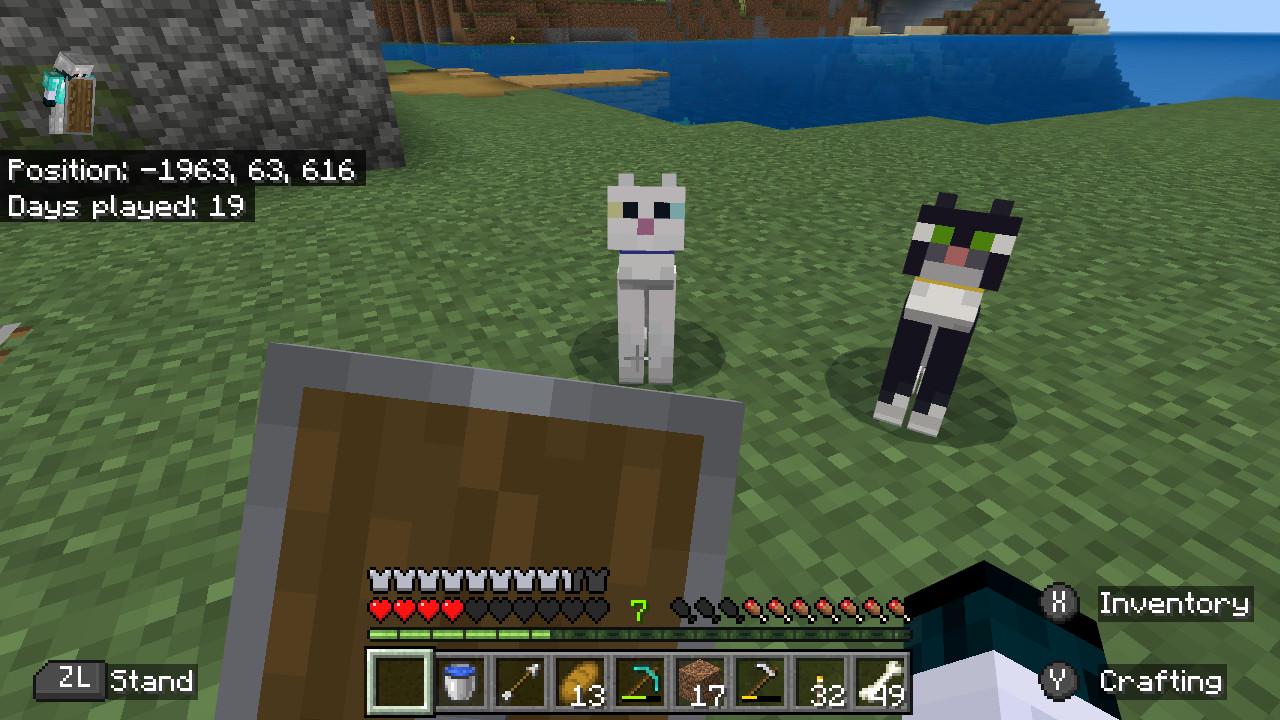
Task: Click an armor chestplate icon above the health bar
Action: tap(377, 578)
